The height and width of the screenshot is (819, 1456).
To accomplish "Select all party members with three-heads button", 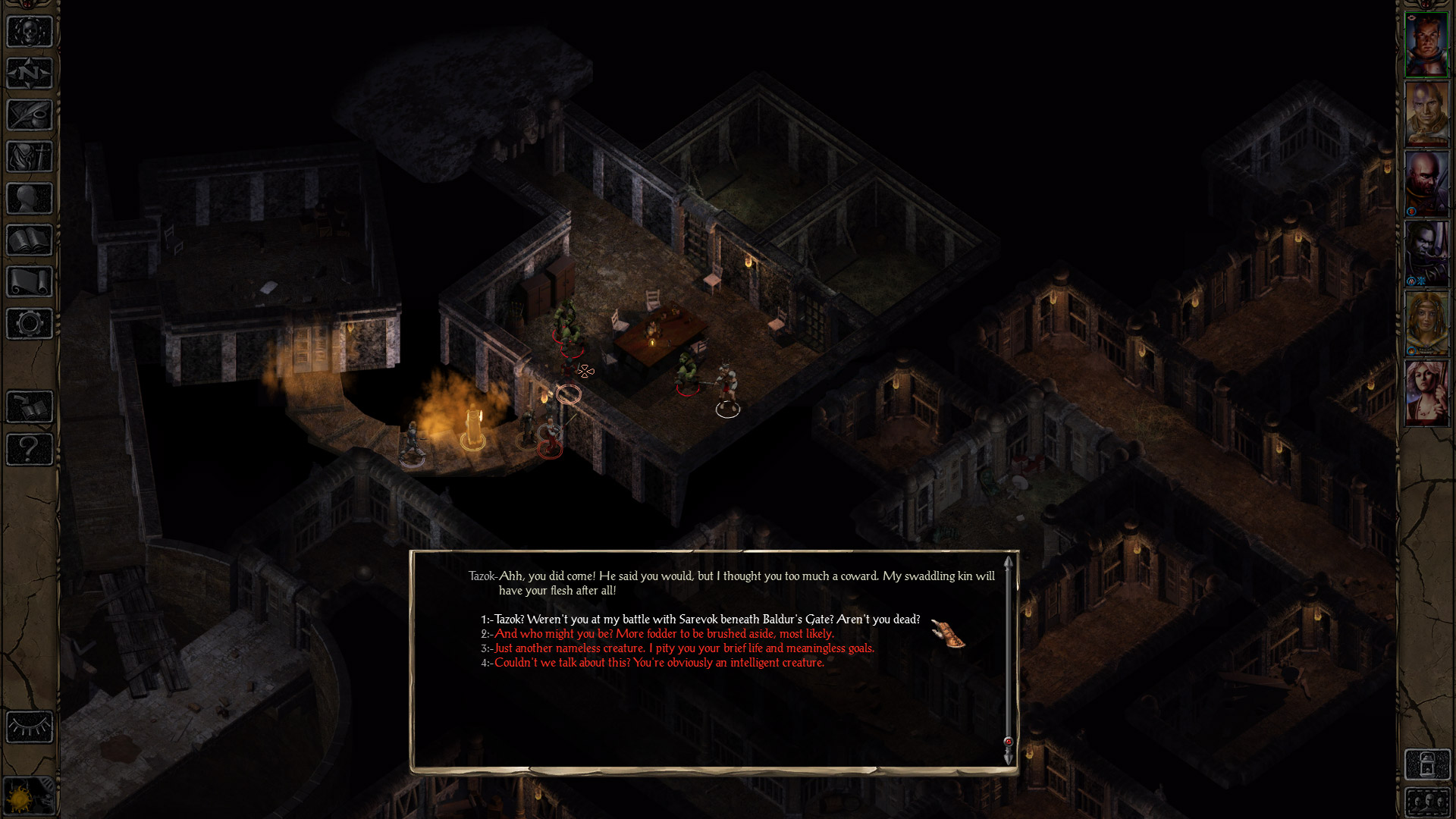I will click(x=1426, y=802).
